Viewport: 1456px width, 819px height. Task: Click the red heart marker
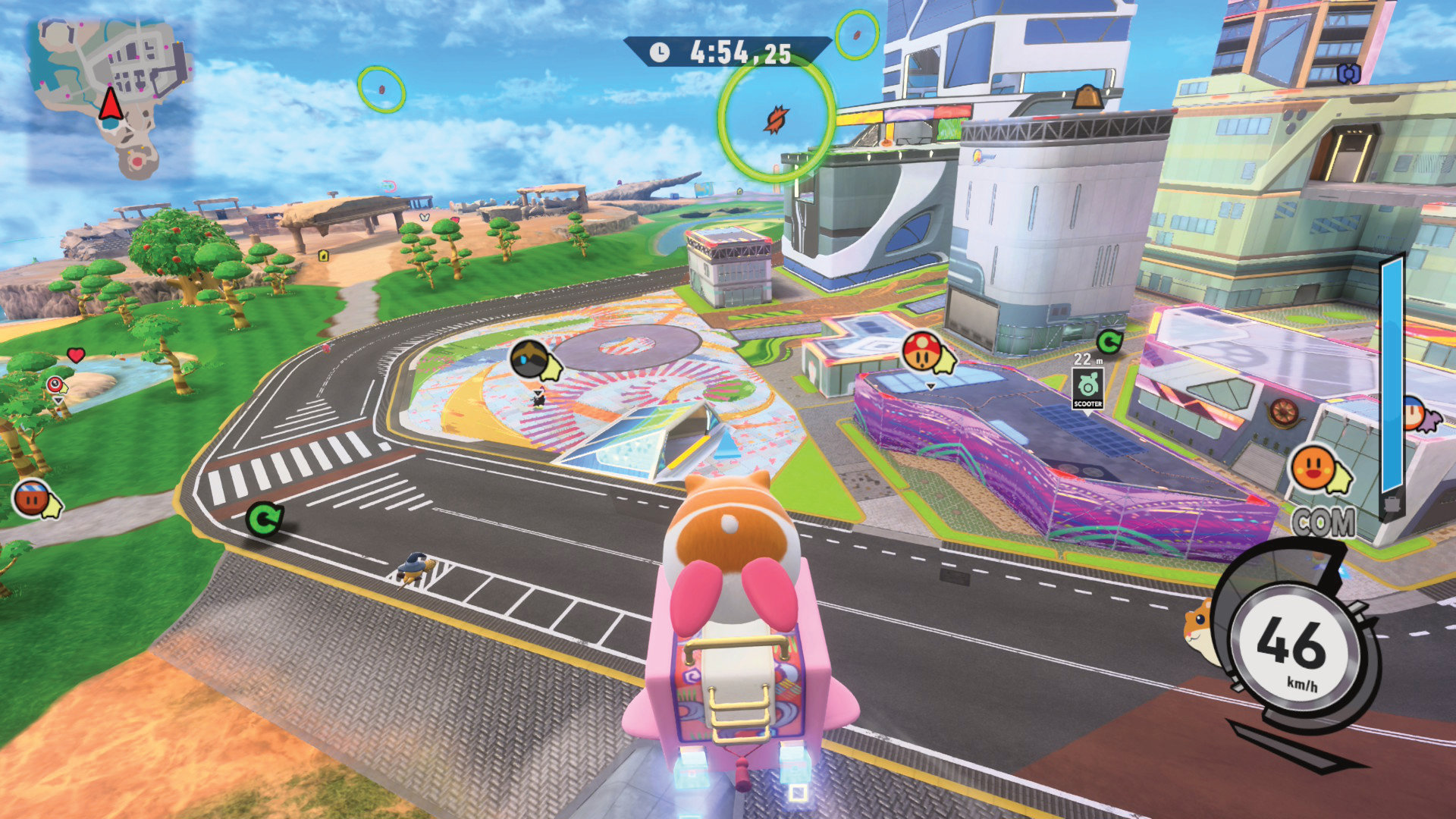coord(75,354)
